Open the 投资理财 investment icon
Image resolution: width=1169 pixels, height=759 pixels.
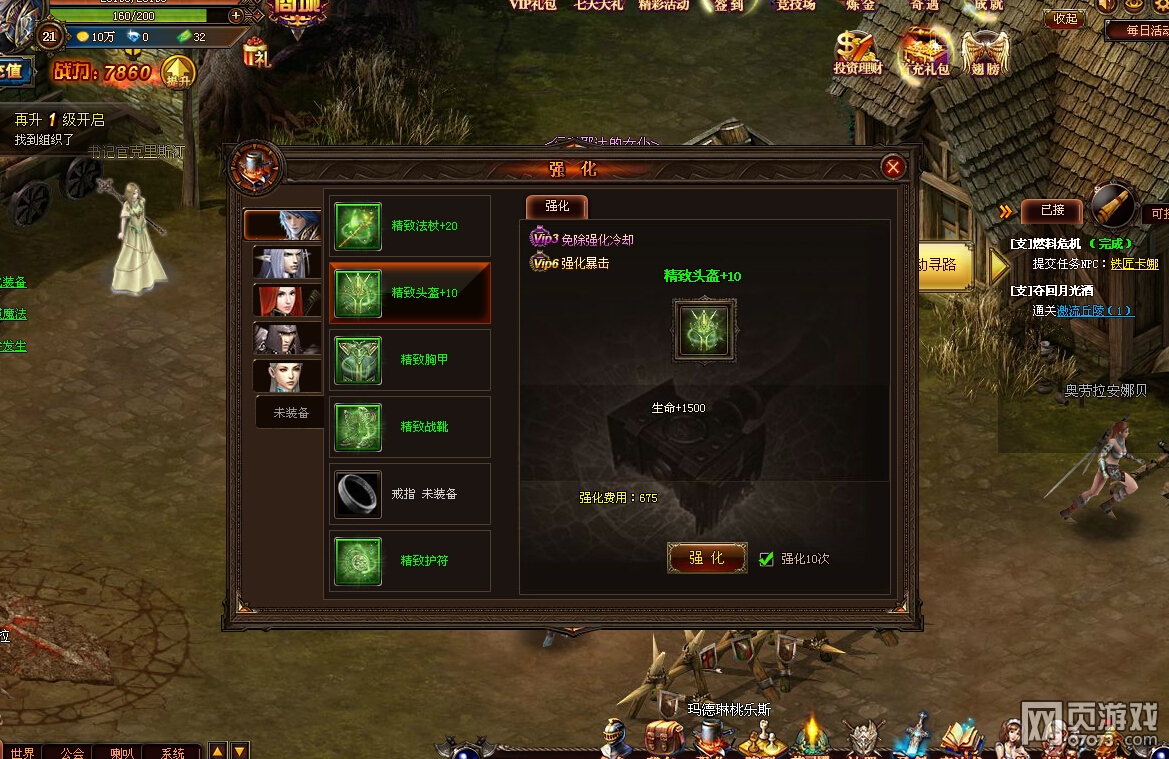(x=857, y=52)
